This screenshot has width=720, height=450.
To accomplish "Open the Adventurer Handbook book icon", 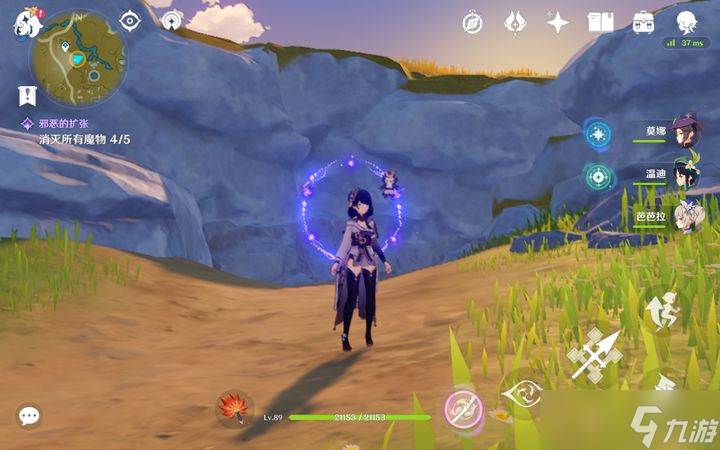I will (x=600, y=22).
